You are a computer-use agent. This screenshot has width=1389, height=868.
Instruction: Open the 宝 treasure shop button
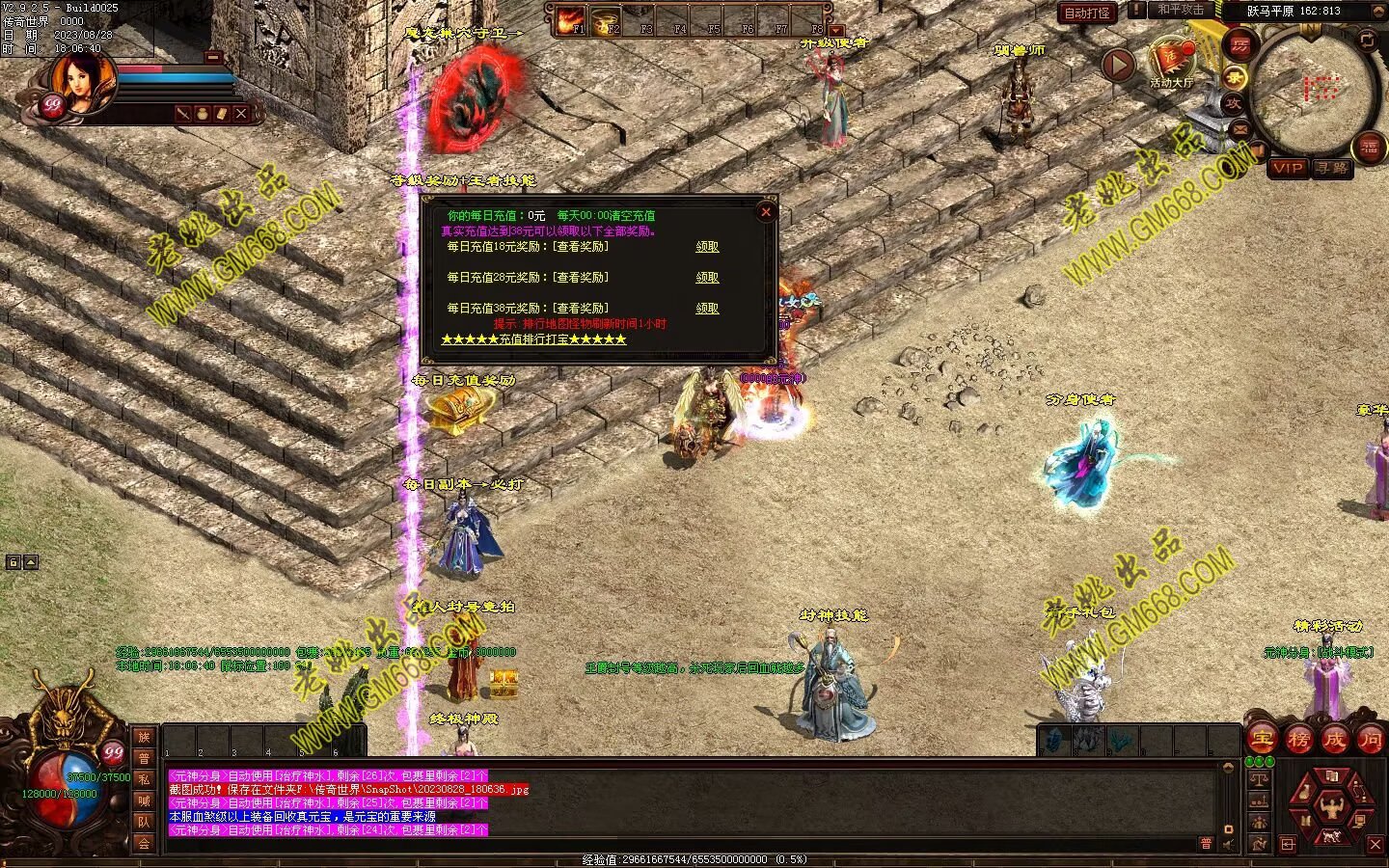tap(1262, 740)
